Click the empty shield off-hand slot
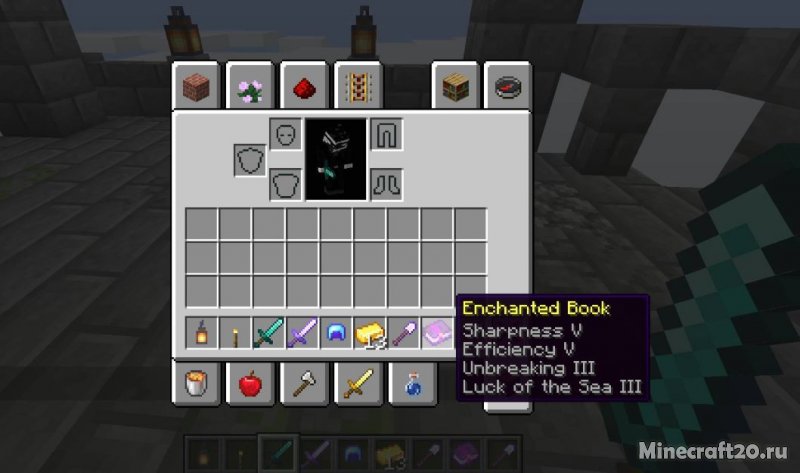The height and width of the screenshot is (473, 800). 250,160
